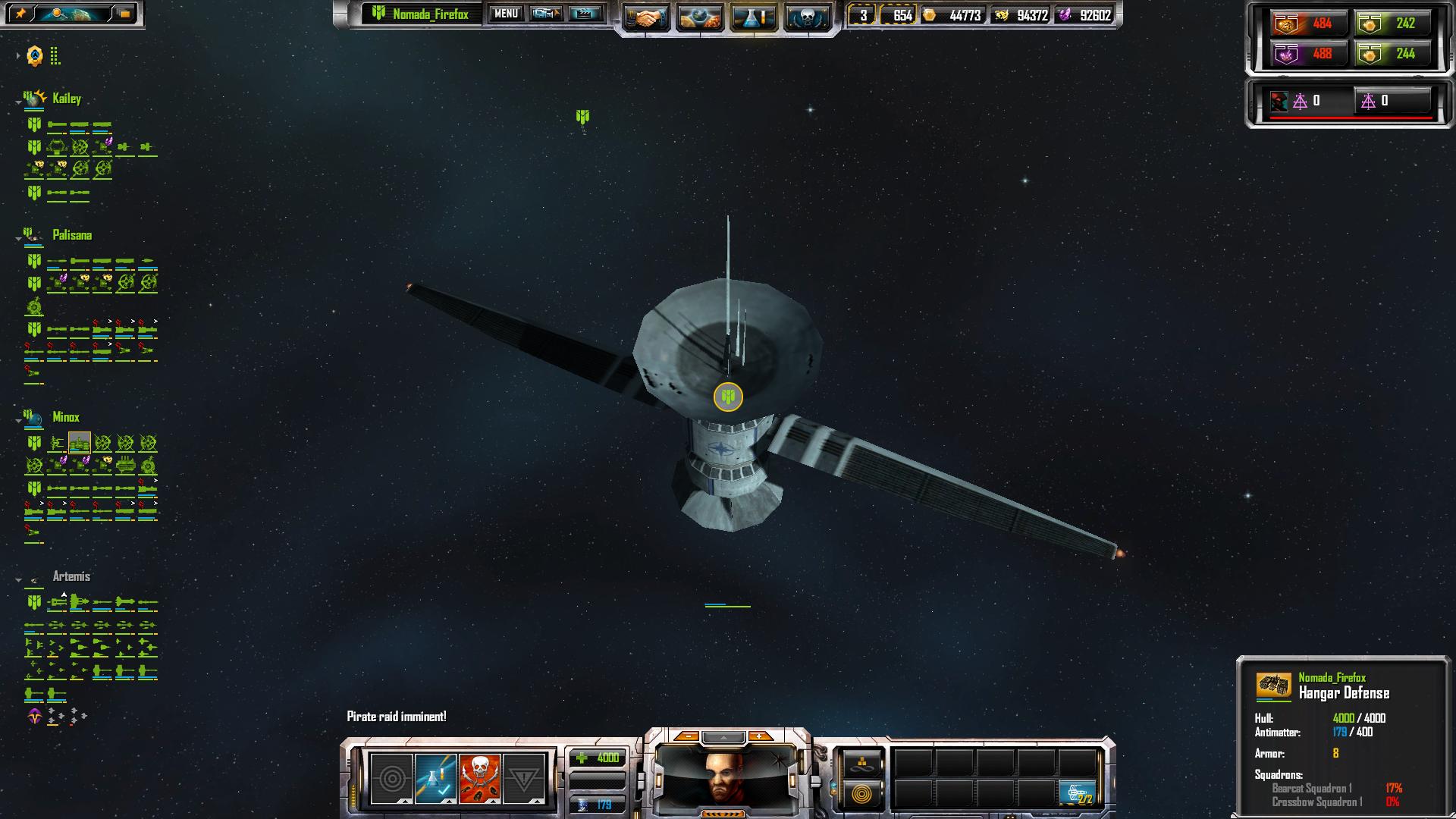Open the pirate skull bounty screen

point(806,17)
